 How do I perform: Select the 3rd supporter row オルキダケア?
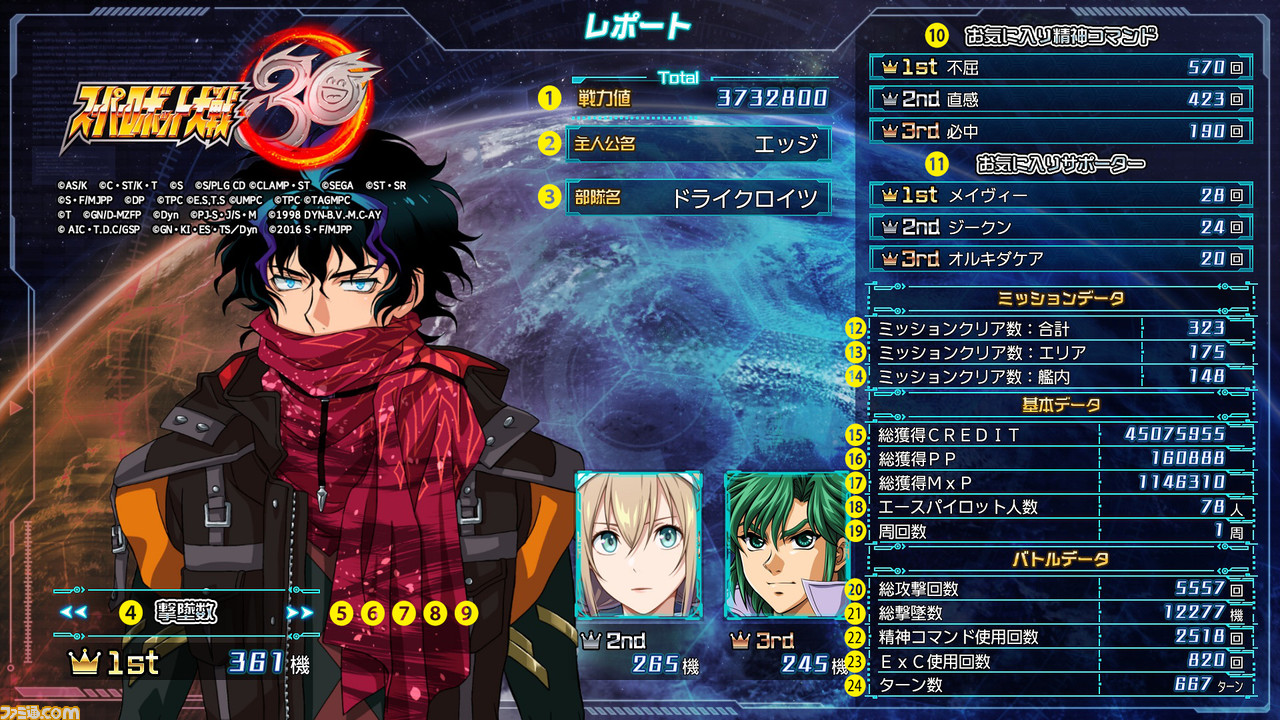pos(1061,259)
